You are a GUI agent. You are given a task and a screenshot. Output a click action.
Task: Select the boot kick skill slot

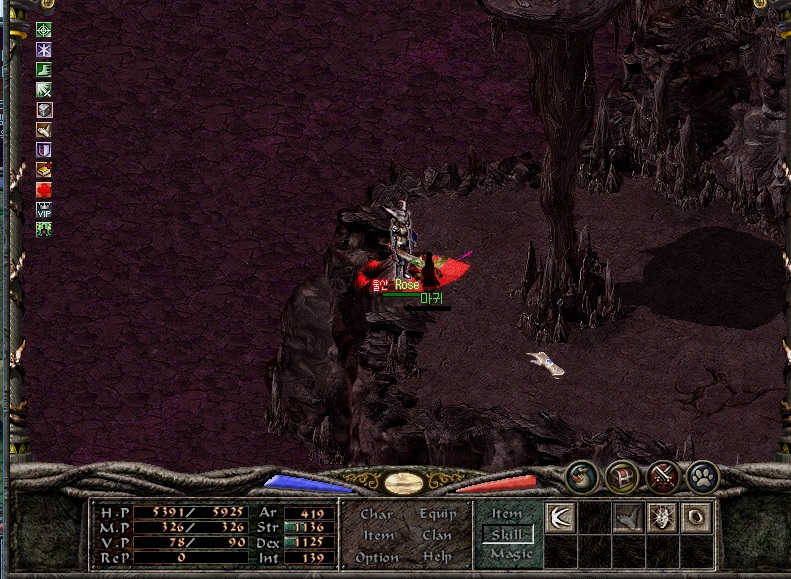coord(627,517)
